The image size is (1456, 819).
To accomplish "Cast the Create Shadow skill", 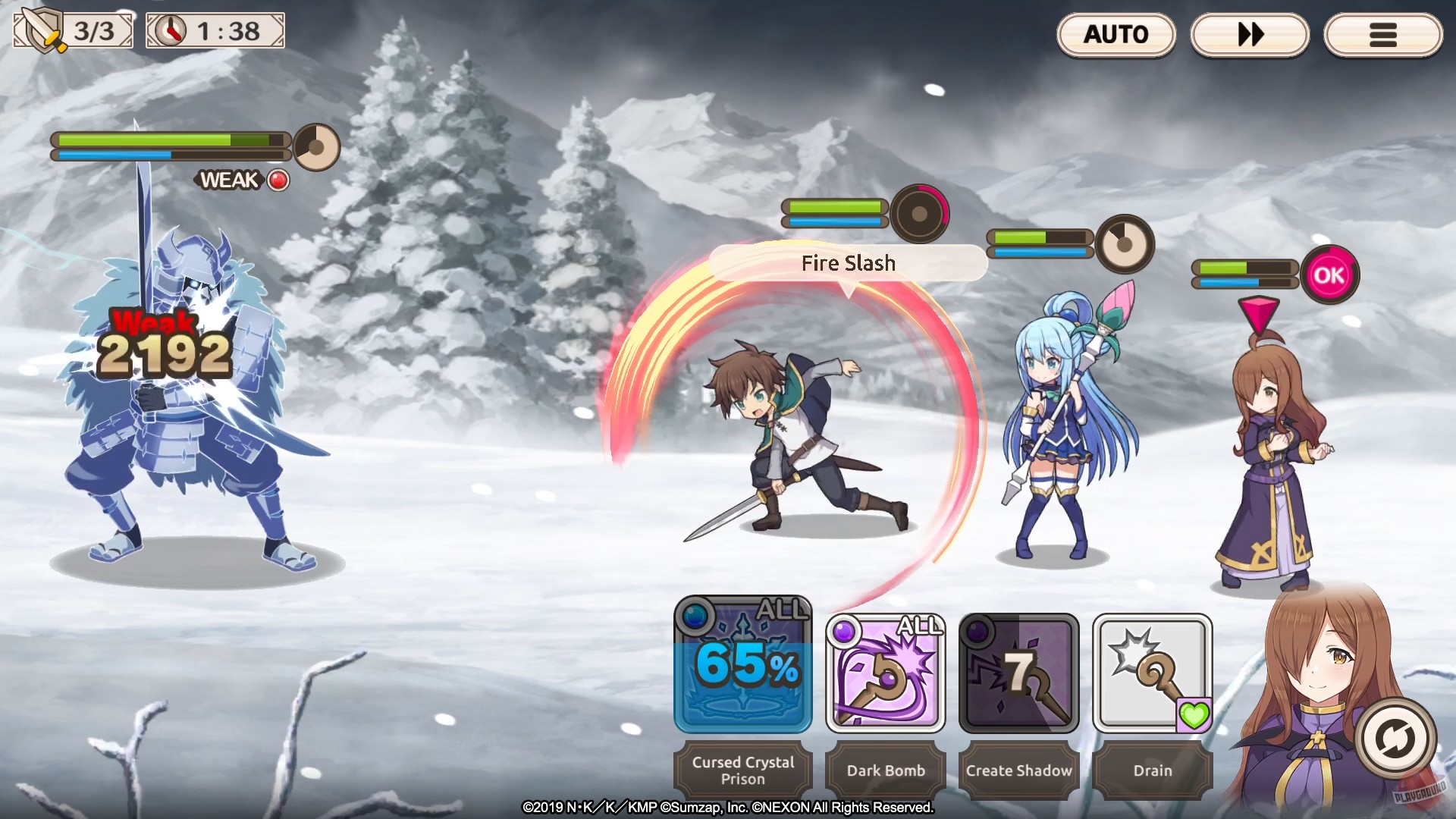I will pos(1018,672).
